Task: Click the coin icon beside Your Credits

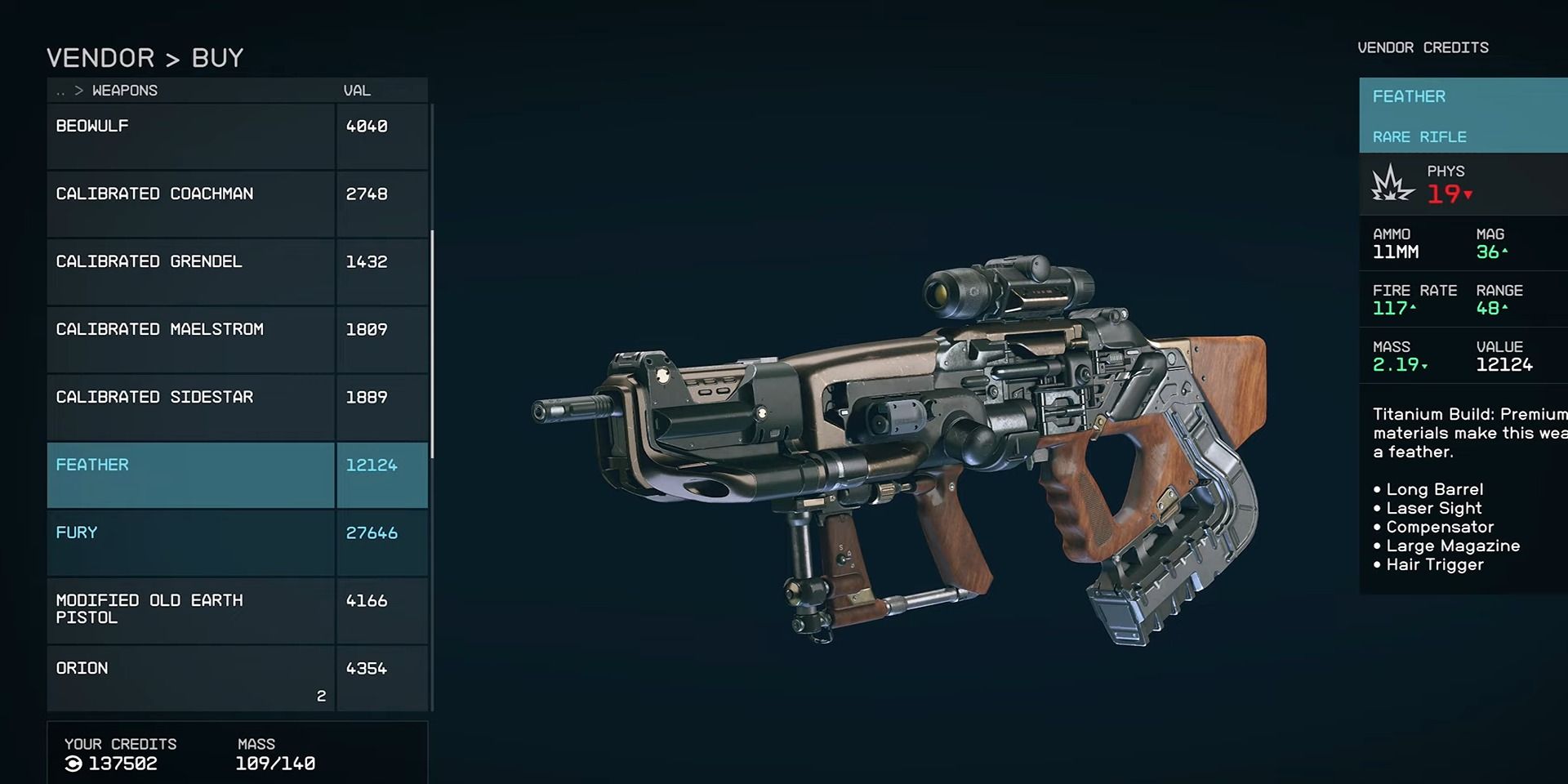Action: [x=73, y=764]
